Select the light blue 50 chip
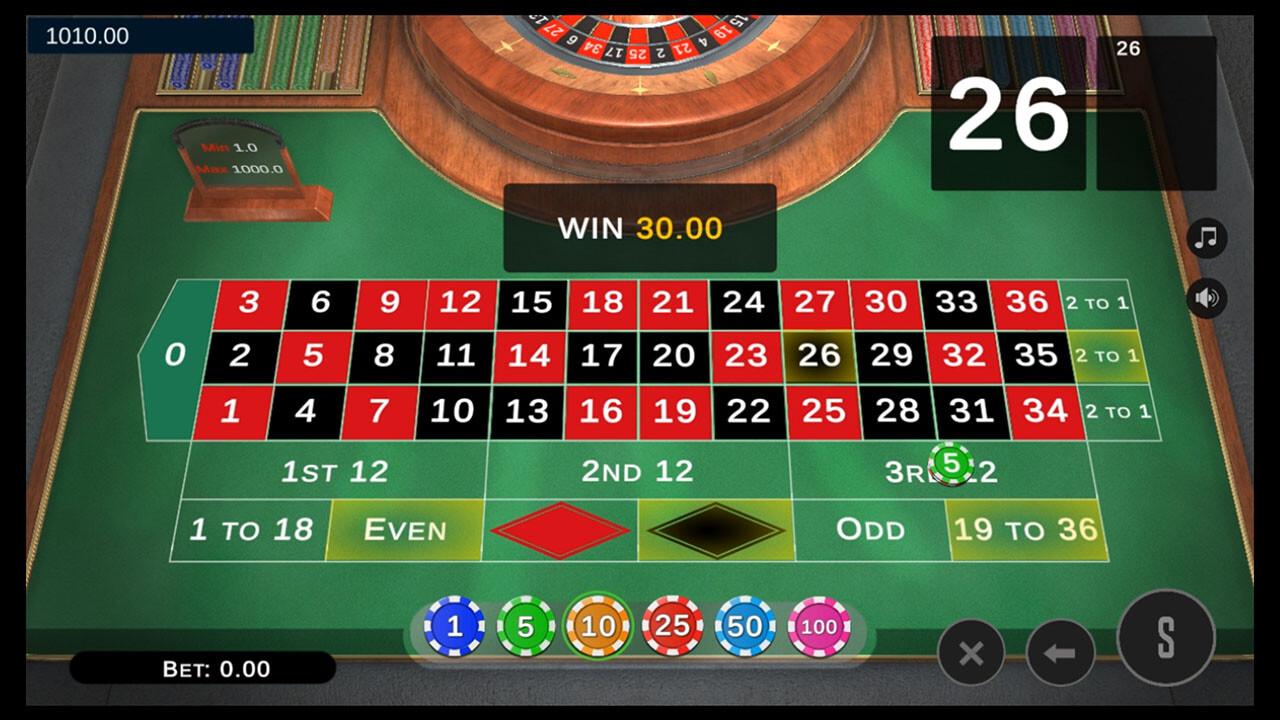 pos(744,629)
